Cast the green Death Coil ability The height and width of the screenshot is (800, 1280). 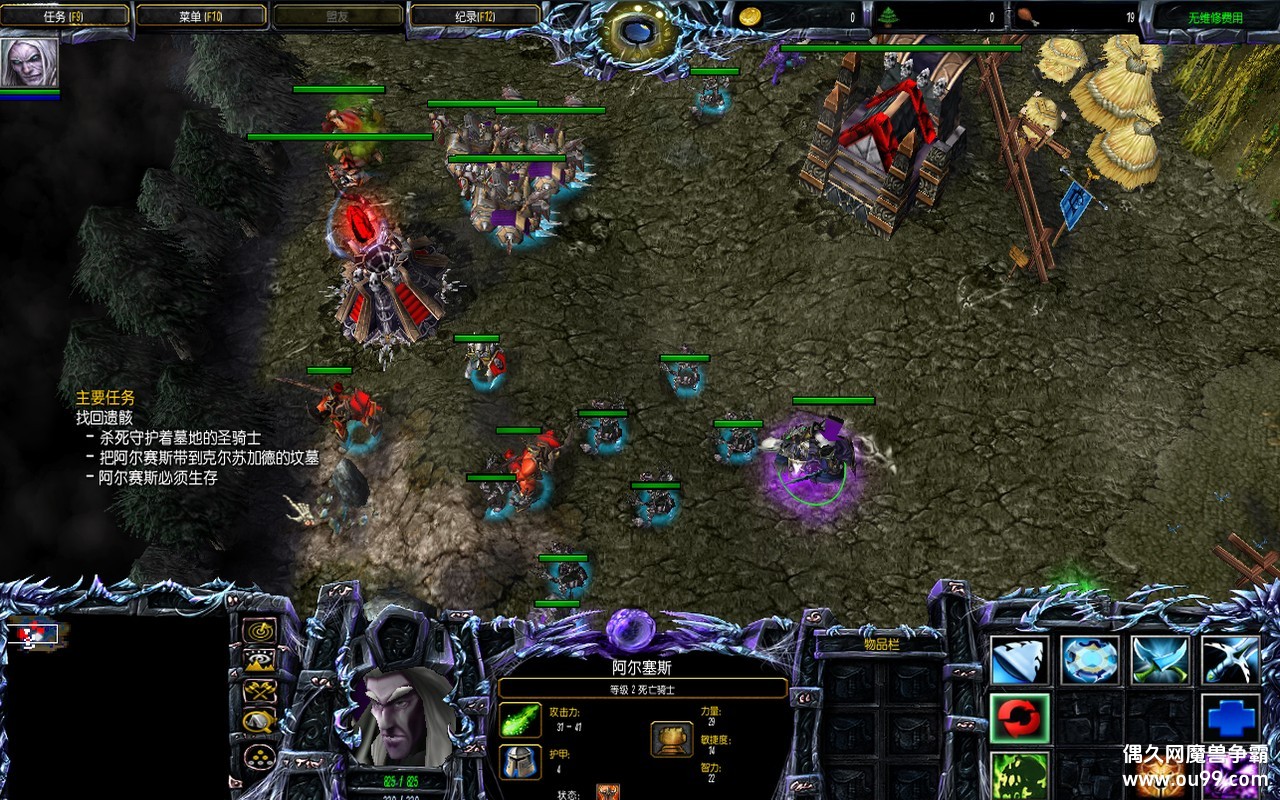click(1020, 776)
